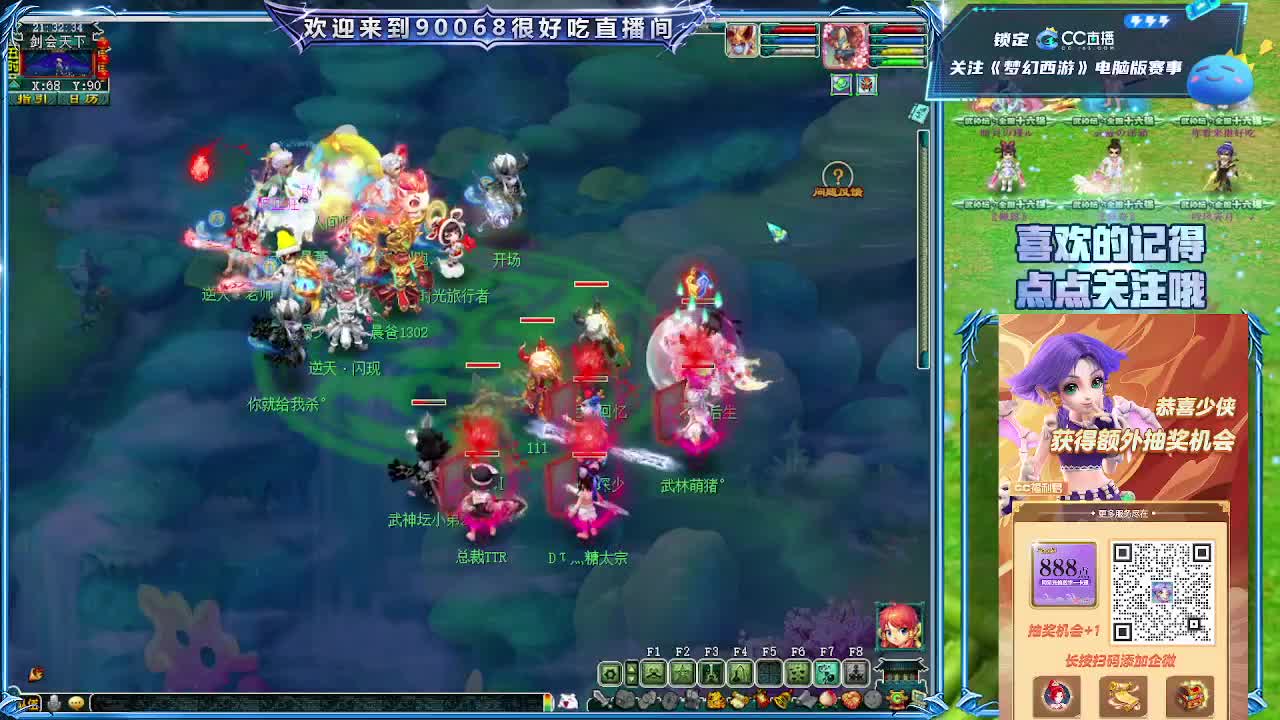Toggle the gear button left of the F1 slot
Screen dimensions: 1280x720
tap(608, 672)
